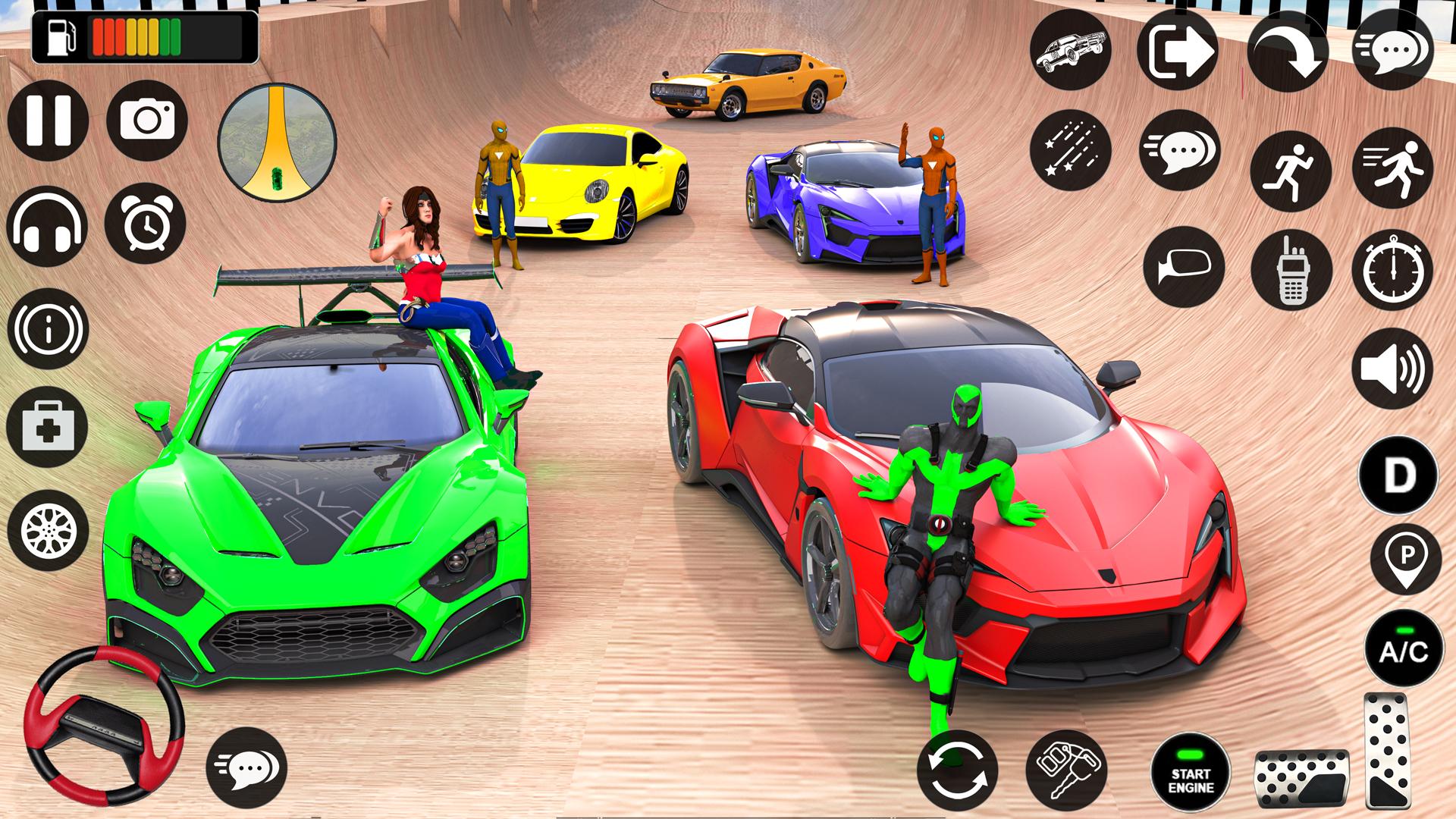Viewport: 1456px width, 819px height.
Task: Select the side mirror view button
Action: point(1184,267)
